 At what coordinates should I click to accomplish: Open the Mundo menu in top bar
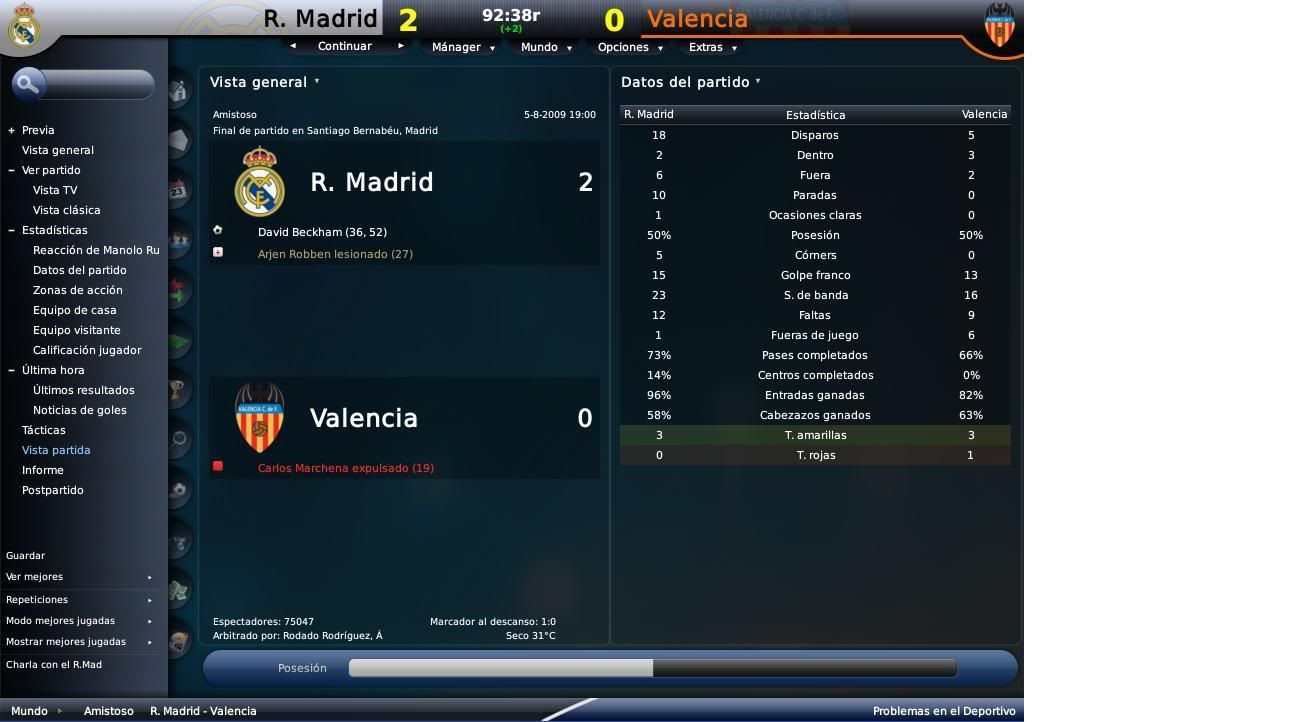(545, 47)
